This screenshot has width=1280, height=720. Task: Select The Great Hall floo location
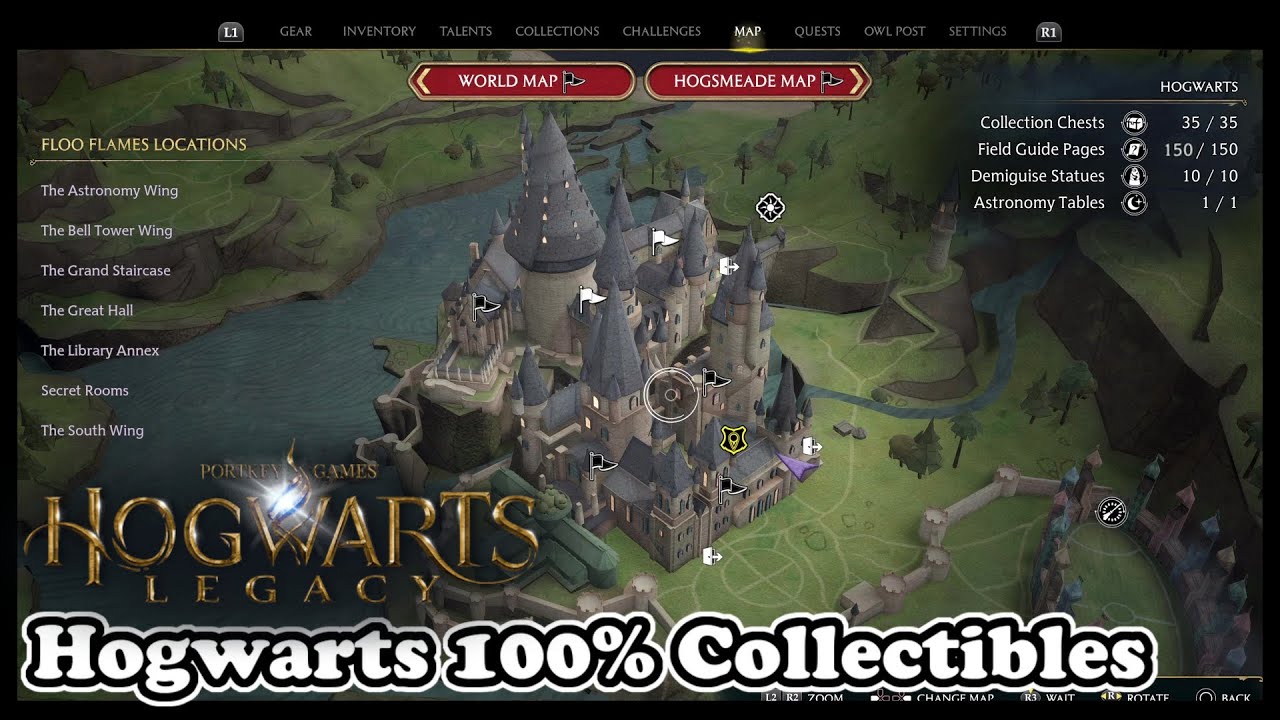[87, 310]
